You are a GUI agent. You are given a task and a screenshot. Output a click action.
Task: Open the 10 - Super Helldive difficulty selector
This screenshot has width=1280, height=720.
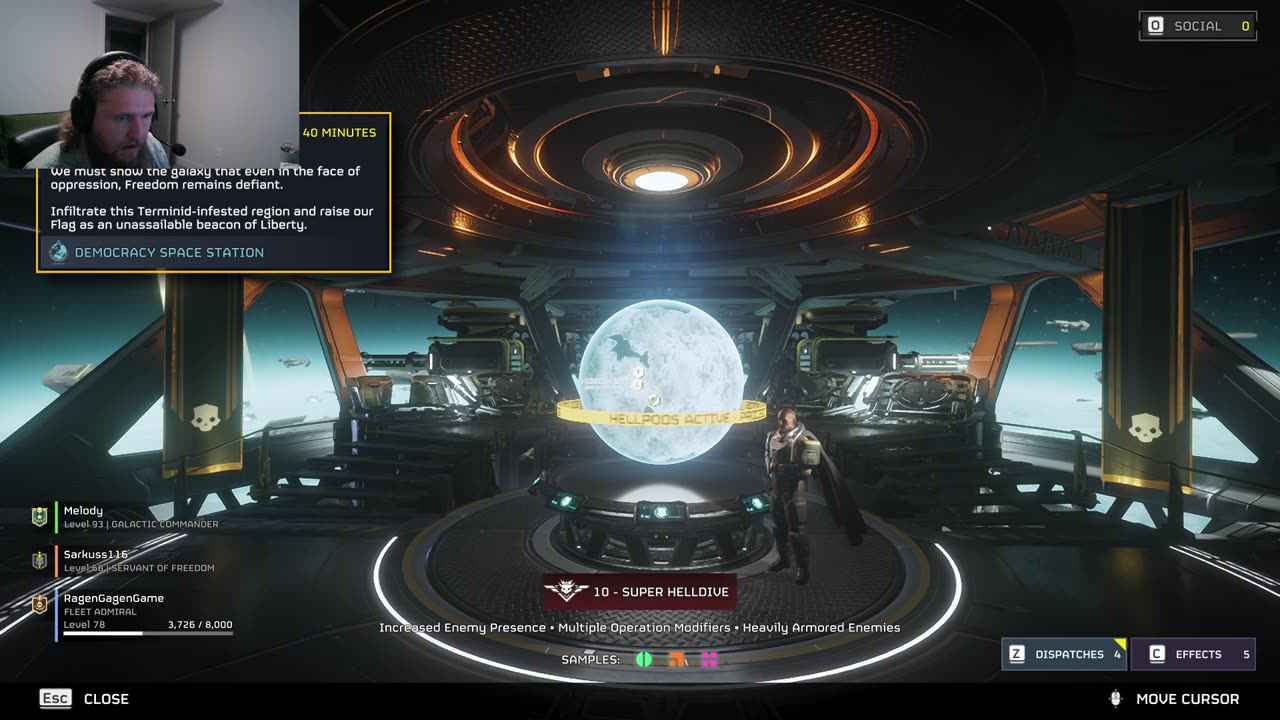click(x=640, y=591)
